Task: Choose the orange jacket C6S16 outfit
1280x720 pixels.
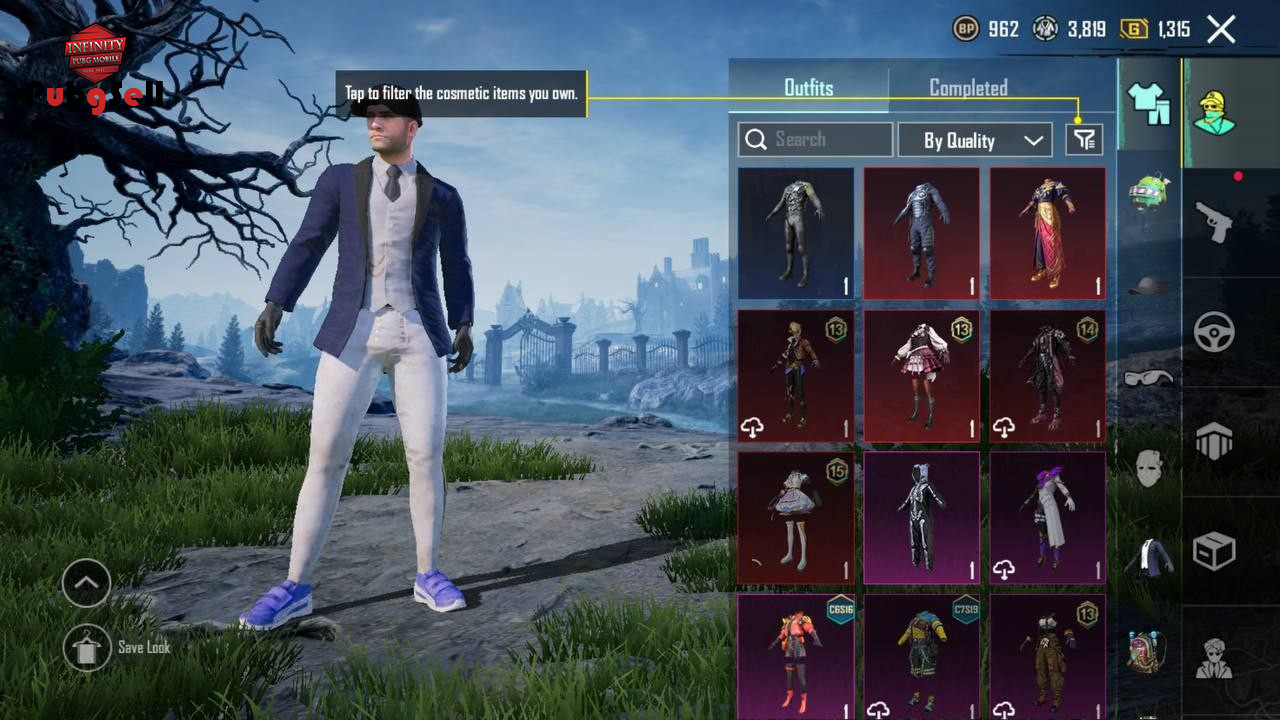Action: click(x=796, y=656)
